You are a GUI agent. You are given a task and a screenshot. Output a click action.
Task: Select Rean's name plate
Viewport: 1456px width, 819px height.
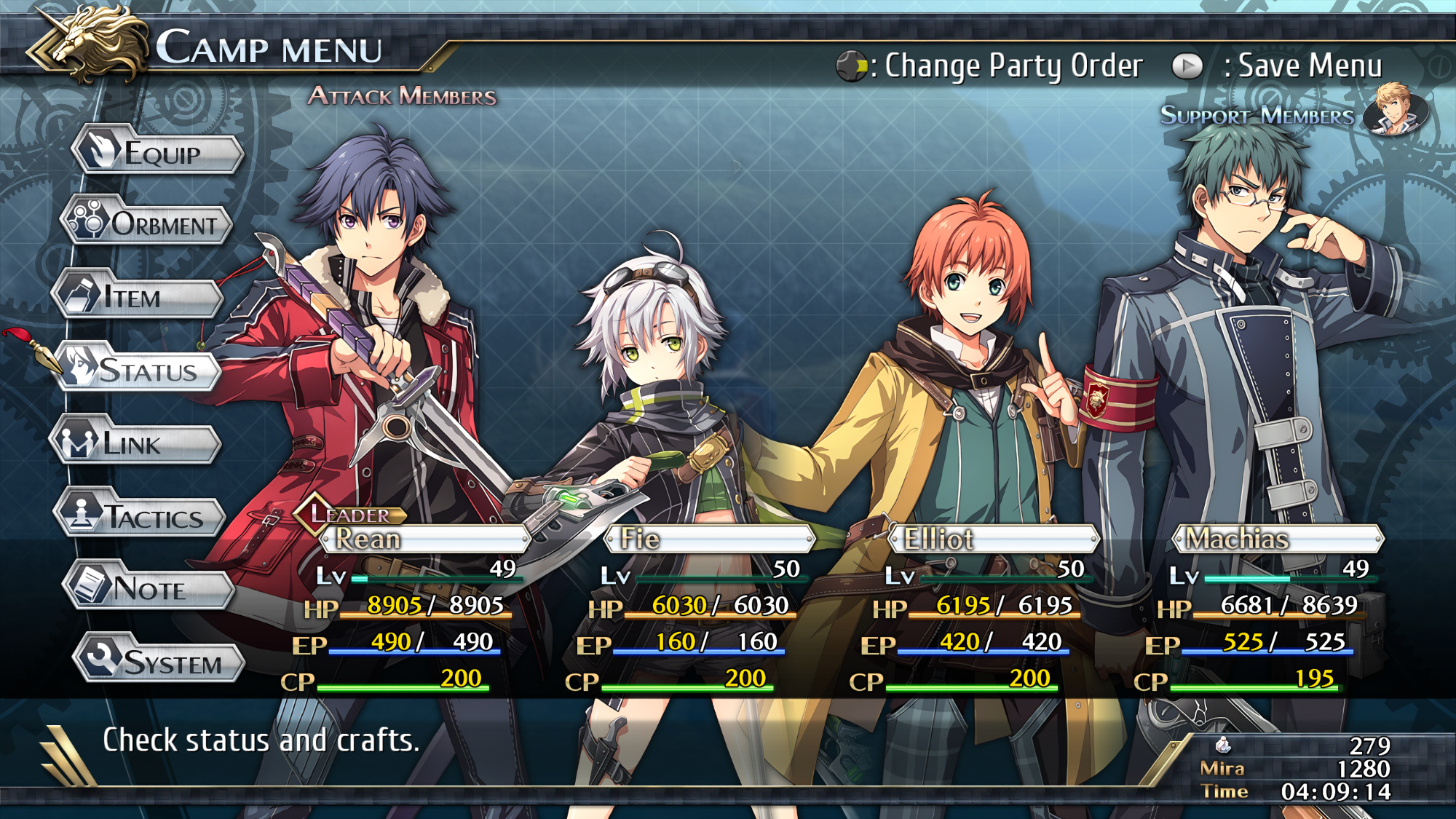[x=426, y=539]
